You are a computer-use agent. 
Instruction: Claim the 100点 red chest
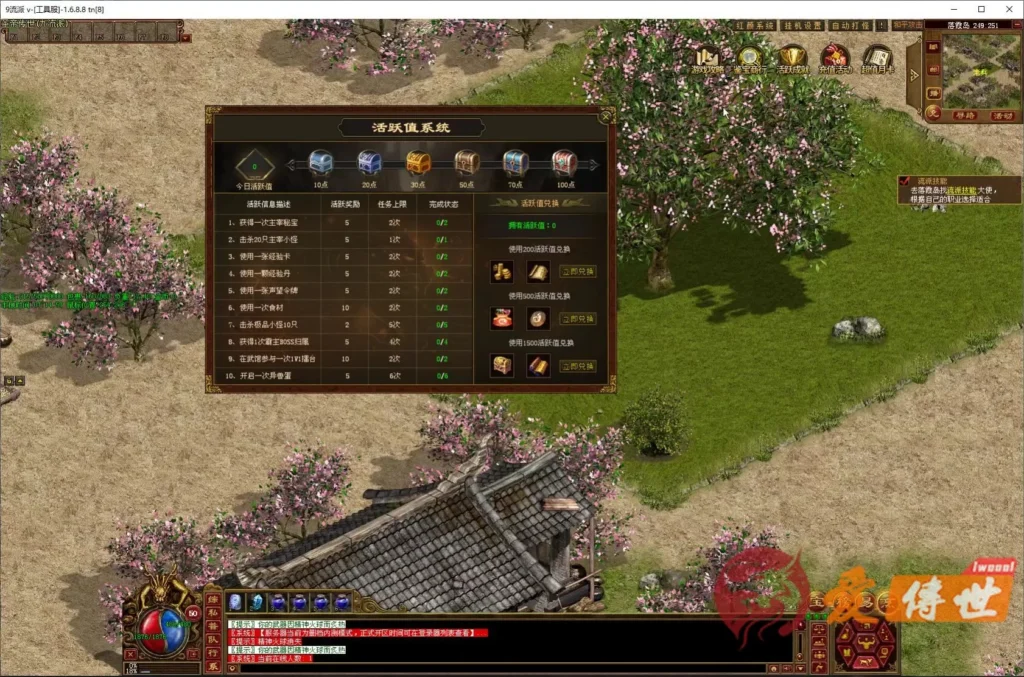[565, 163]
